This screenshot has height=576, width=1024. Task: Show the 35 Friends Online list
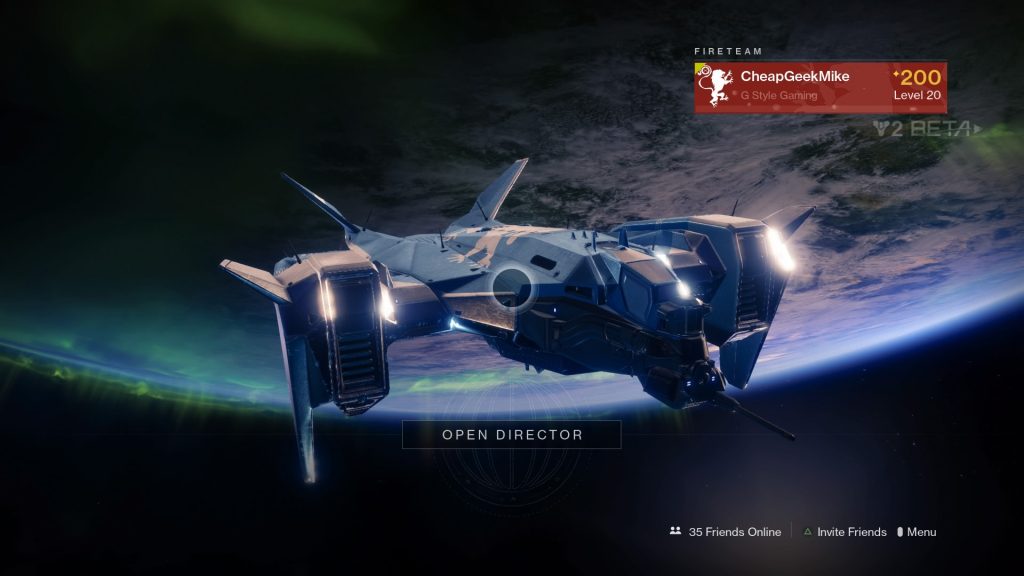point(726,532)
